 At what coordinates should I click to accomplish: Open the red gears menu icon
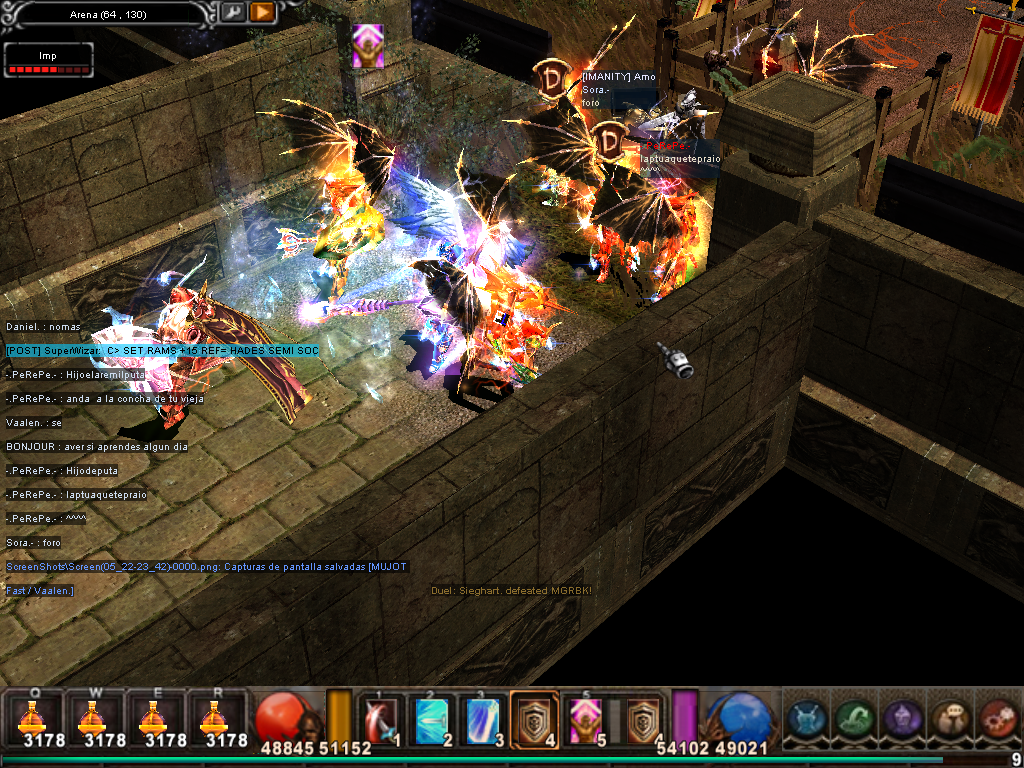[x=996, y=719]
